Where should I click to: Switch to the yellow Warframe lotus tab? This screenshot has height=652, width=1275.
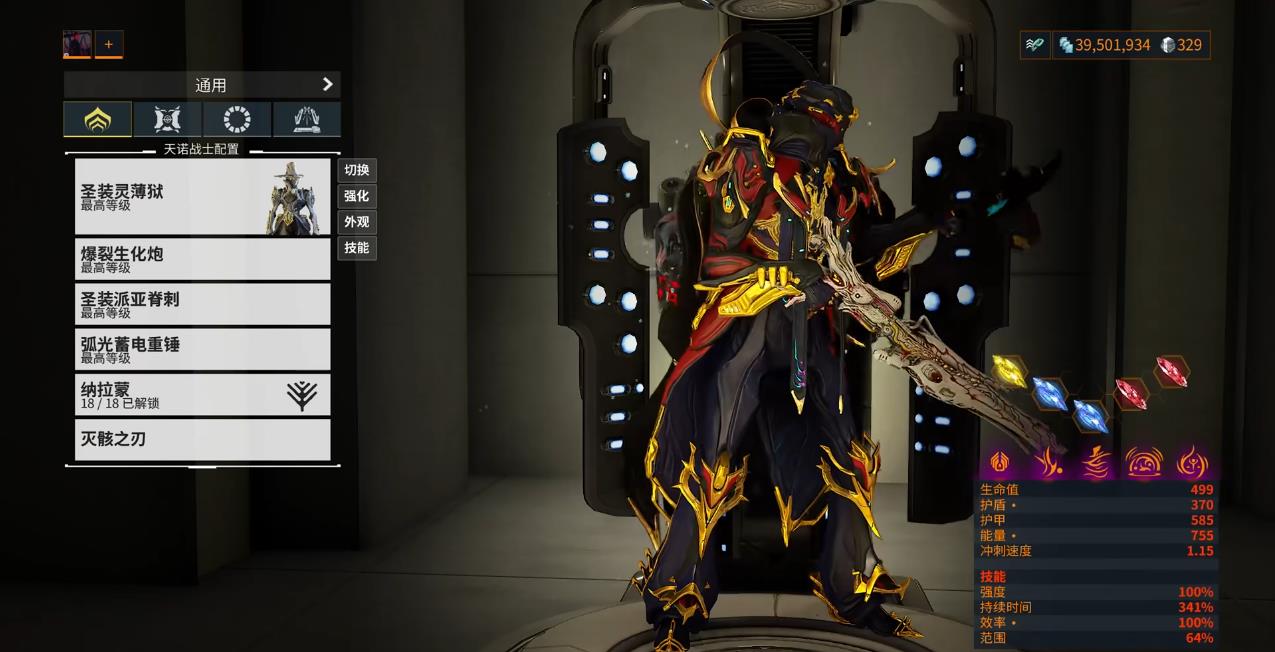click(97, 120)
